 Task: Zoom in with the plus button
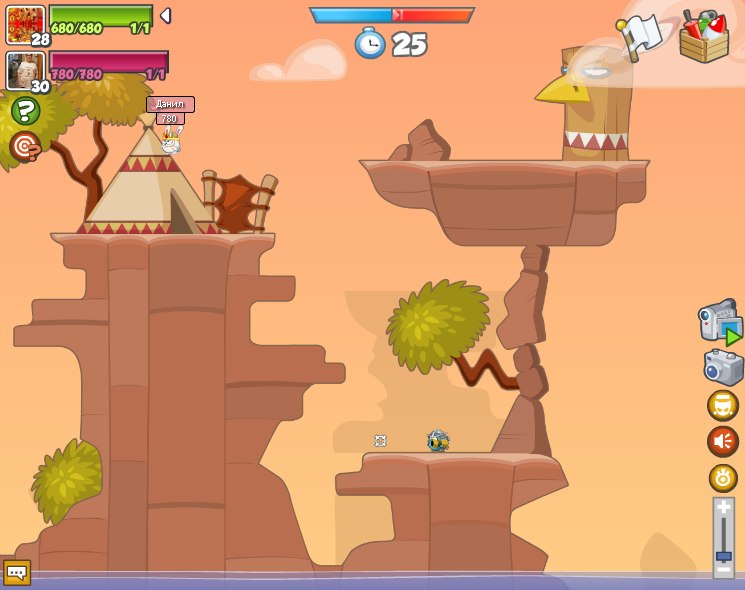723,507
